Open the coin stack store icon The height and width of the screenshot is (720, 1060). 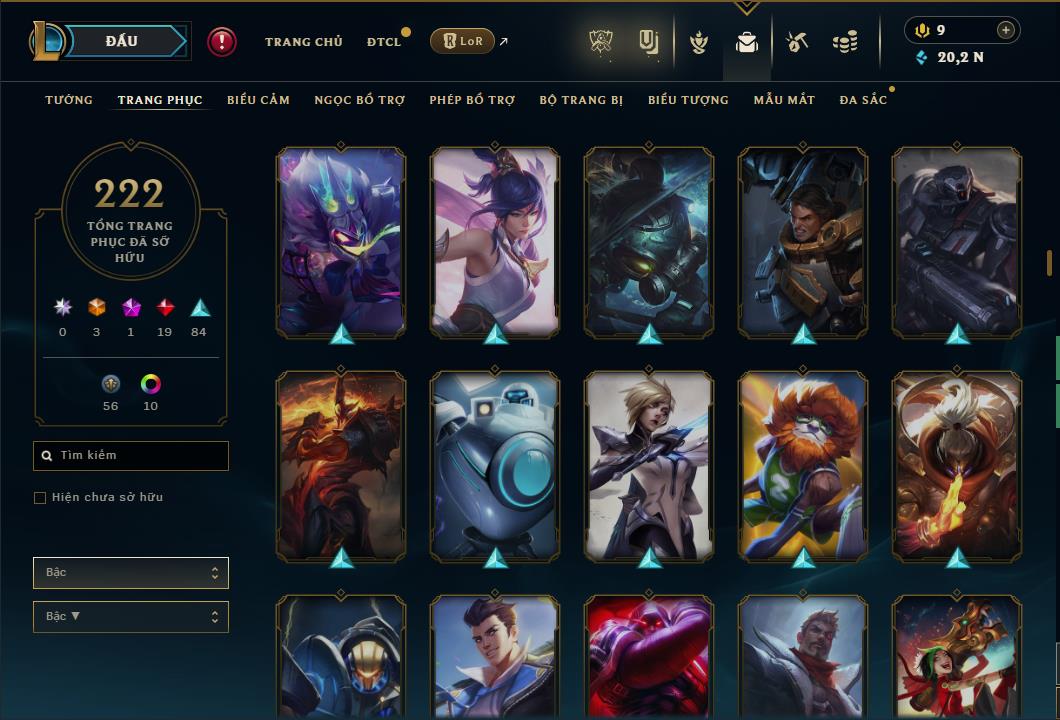pyautogui.click(x=845, y=42)
